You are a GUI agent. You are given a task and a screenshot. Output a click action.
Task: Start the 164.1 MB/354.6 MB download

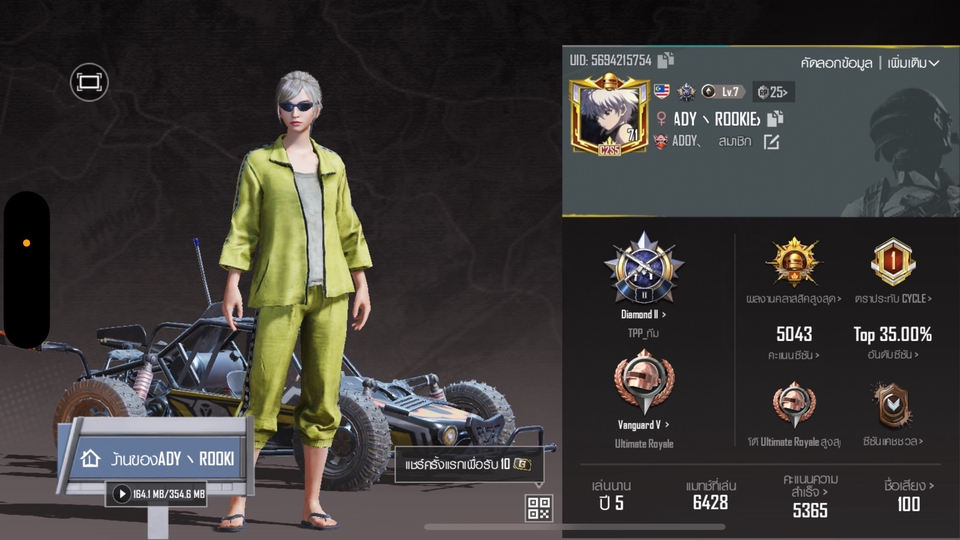pos(122,494)
